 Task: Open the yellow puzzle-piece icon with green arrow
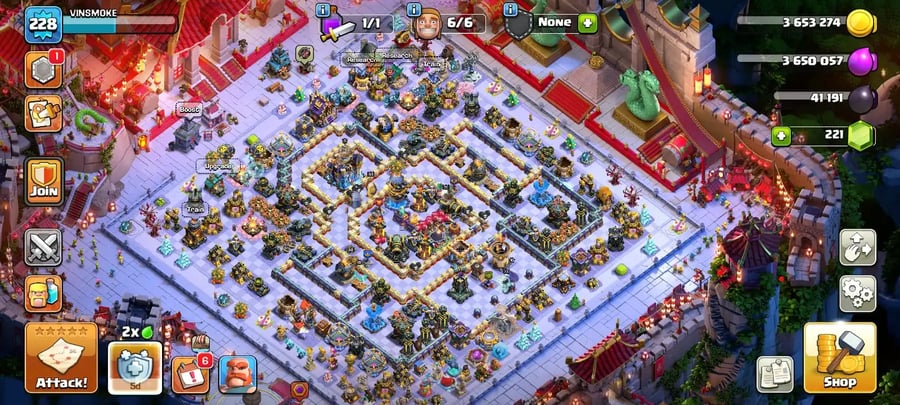pyautogui.click(x=44, y=113)
